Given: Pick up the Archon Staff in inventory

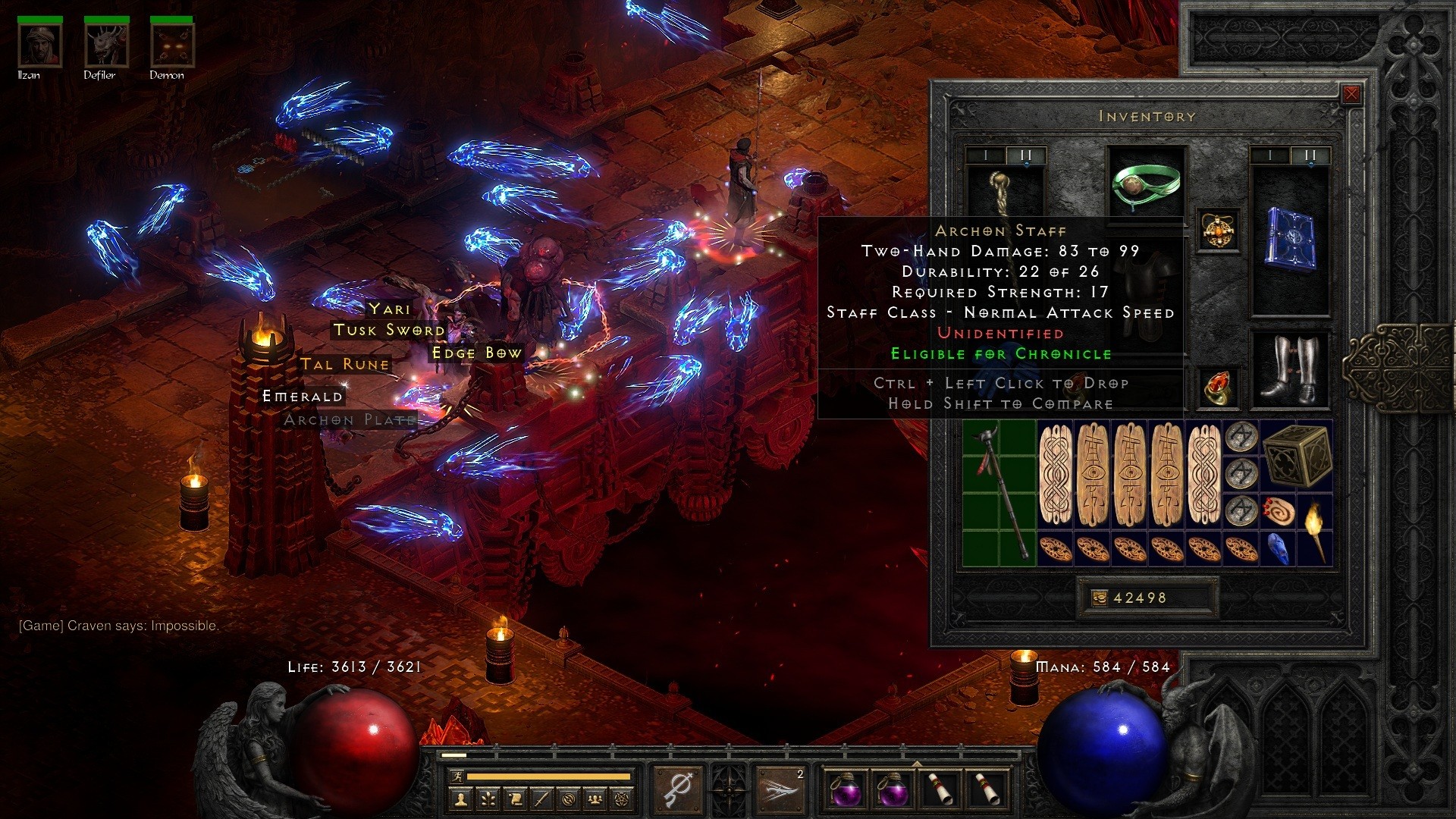Looking at the screenshot, I should pyautogui.click(x=999, y=493).
